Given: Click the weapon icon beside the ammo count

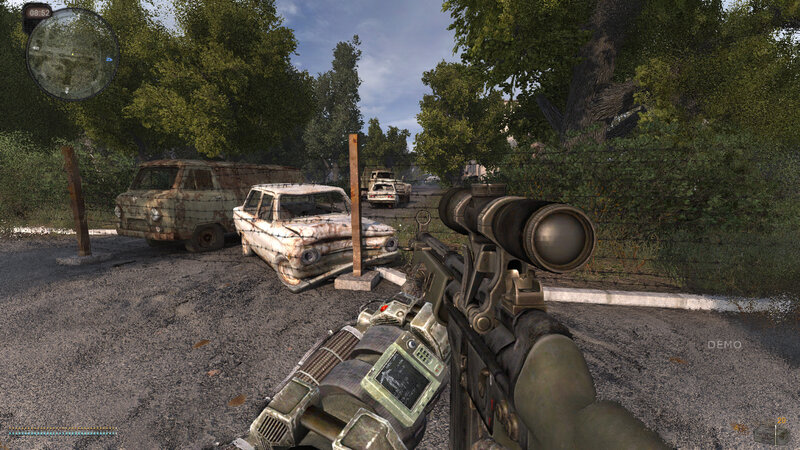Looking at the screenshot, I should [x=771, y=433].
